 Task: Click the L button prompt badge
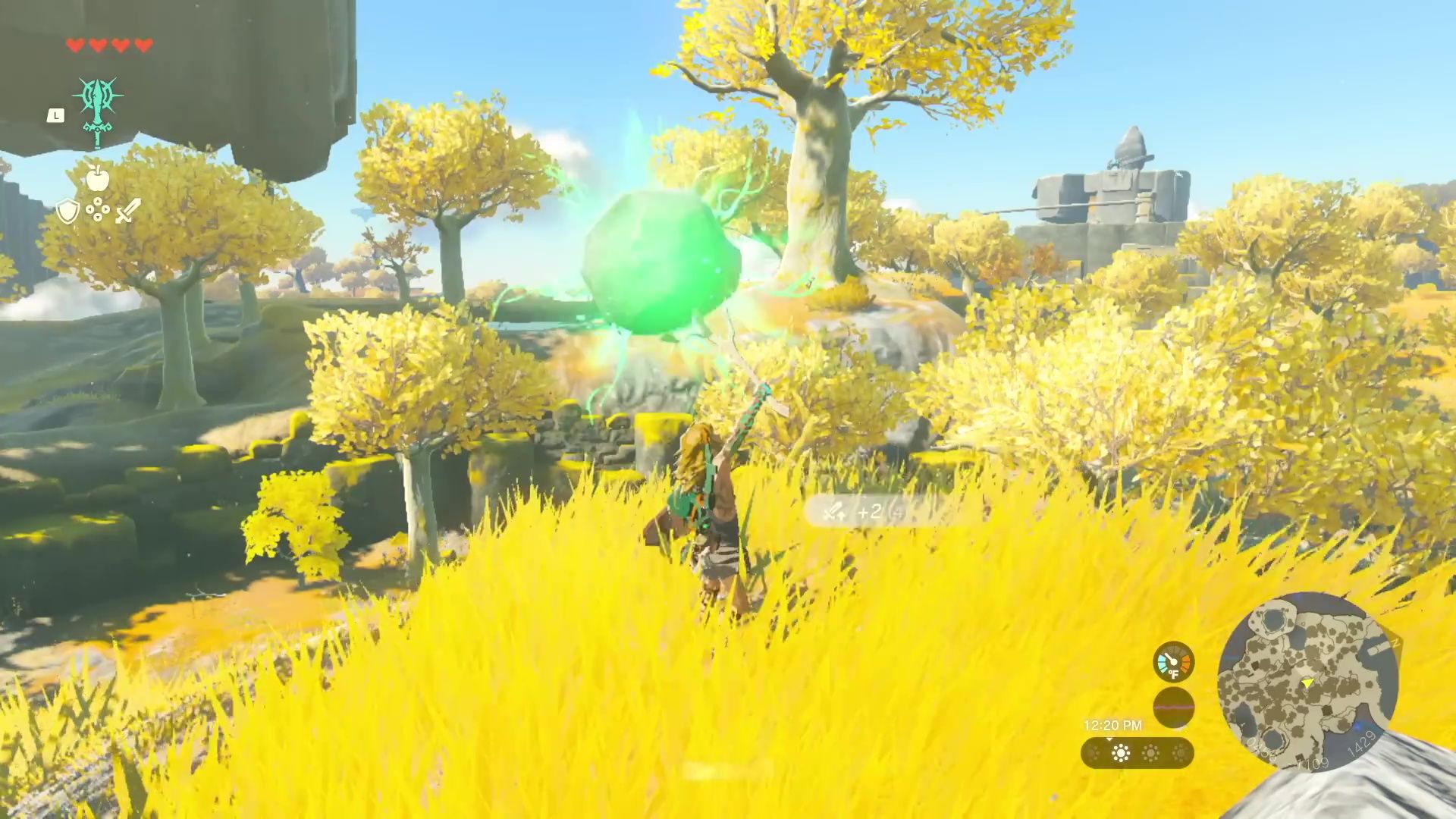point(55,115)
